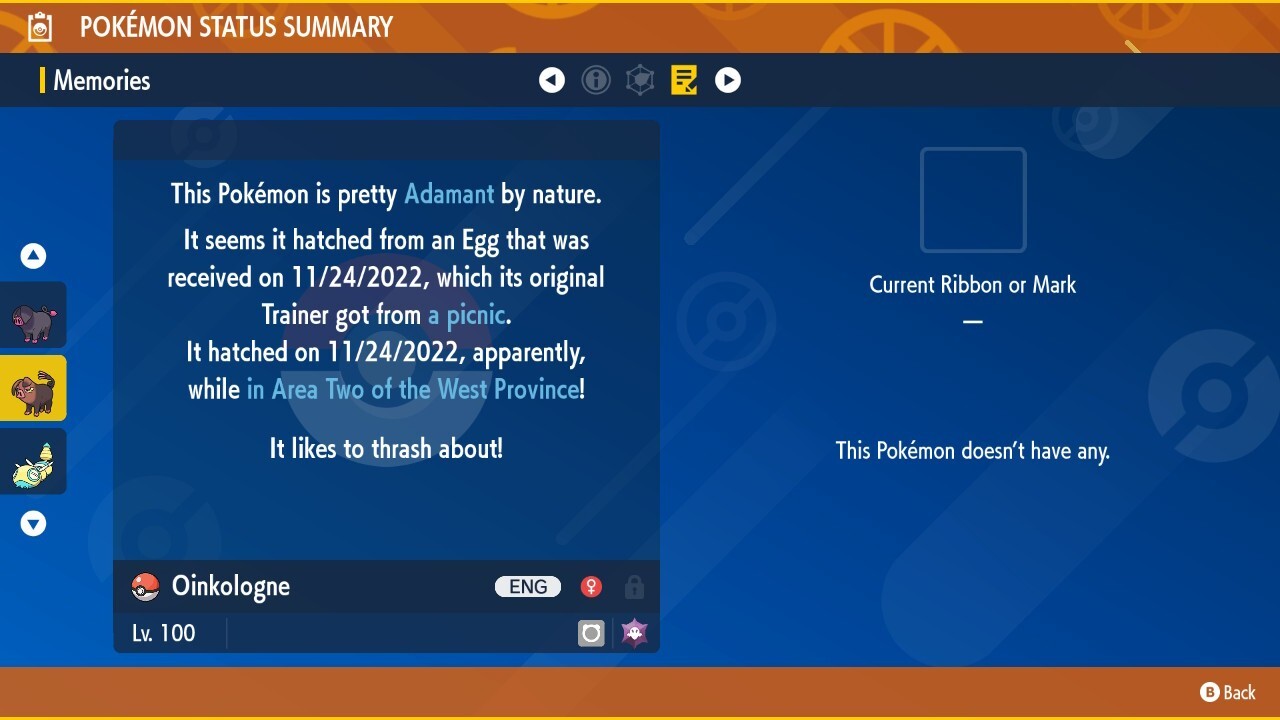The width and height of the screenshot is (1280, 720).
Task: Select the Poké Ball icon beside Oinkologne's name
Action: pyautogui.click(x=146, y=587)
